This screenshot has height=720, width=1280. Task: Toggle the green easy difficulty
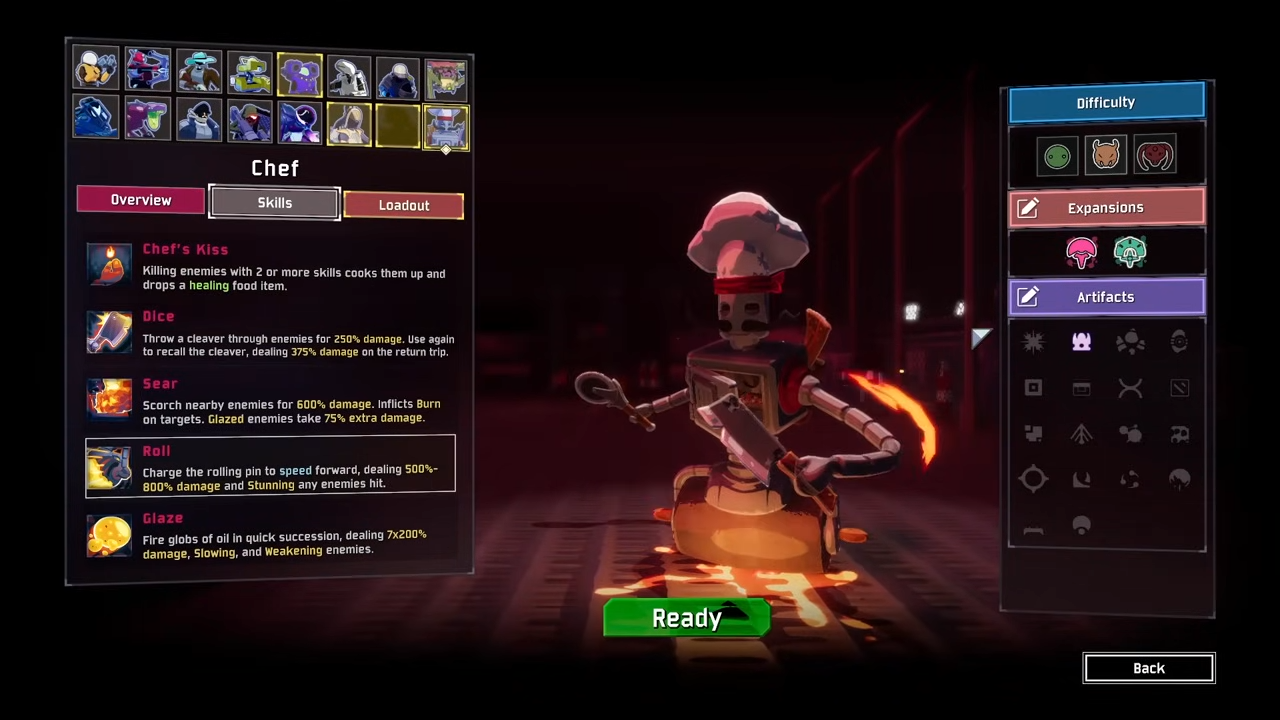point(1057,155)
